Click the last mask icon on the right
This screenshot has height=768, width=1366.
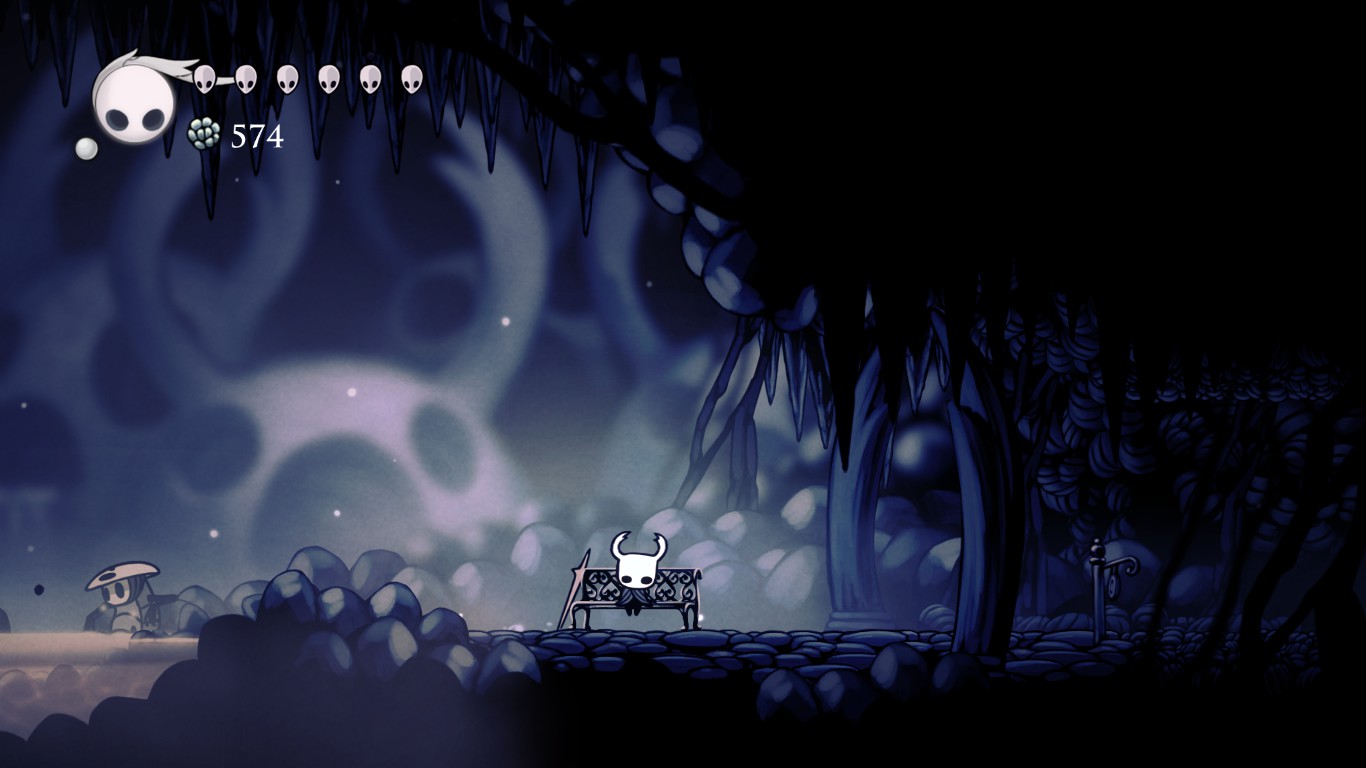tap(409, 80)
